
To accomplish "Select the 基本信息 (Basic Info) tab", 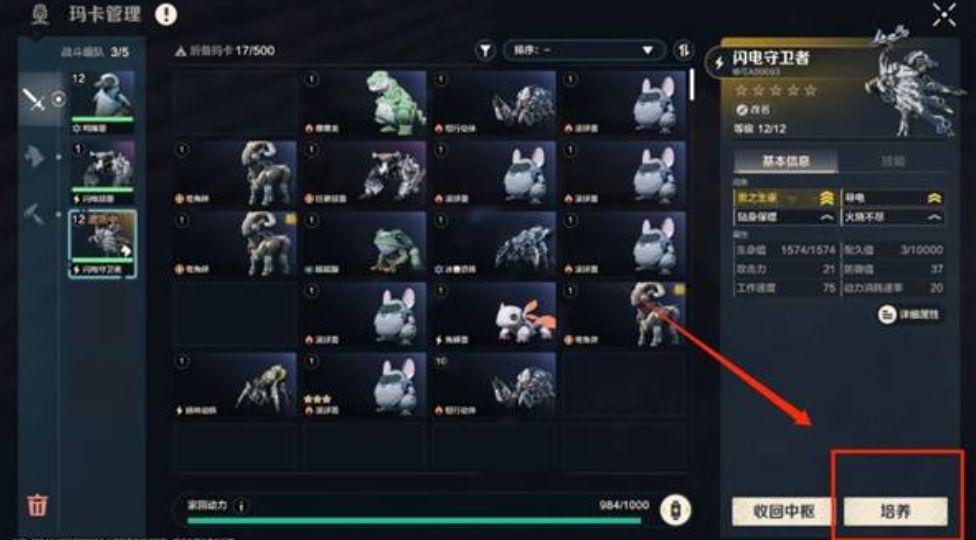I will click(x=785, y=161).
